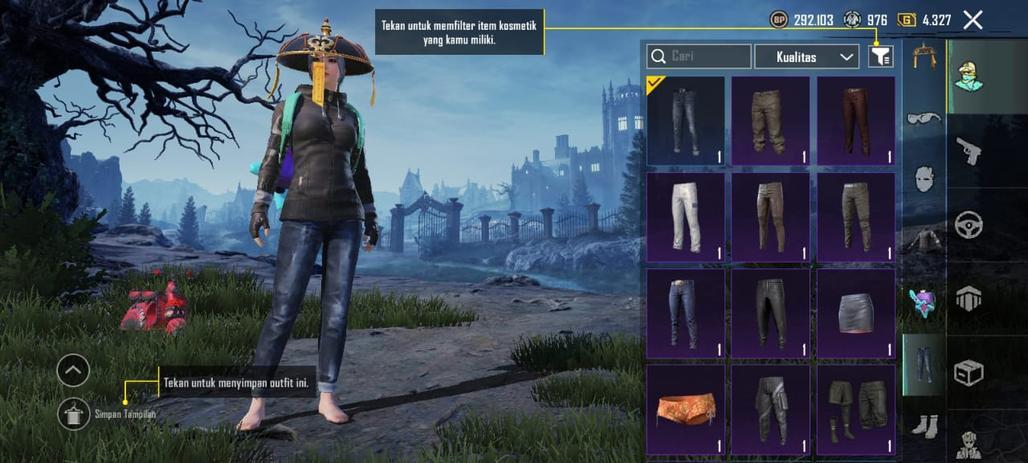Screen dimensions: 1028x463
Task: Open the glasses category tab
Action: point(923,119)
